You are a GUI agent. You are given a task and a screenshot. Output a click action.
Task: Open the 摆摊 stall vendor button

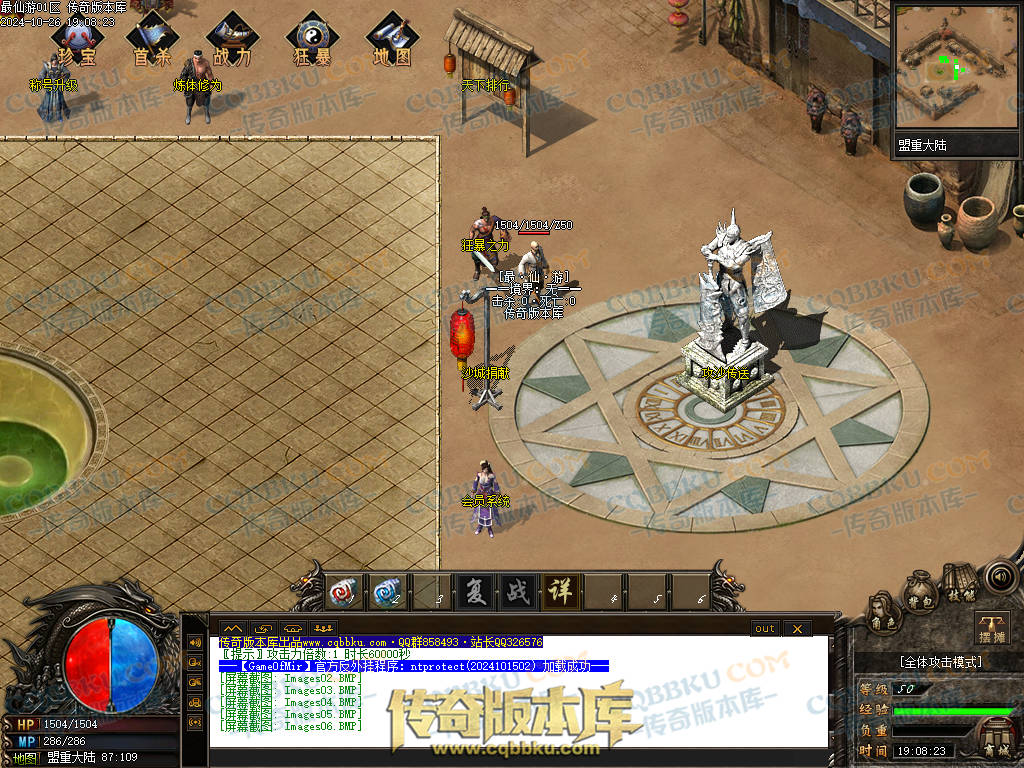pos(992,628)
